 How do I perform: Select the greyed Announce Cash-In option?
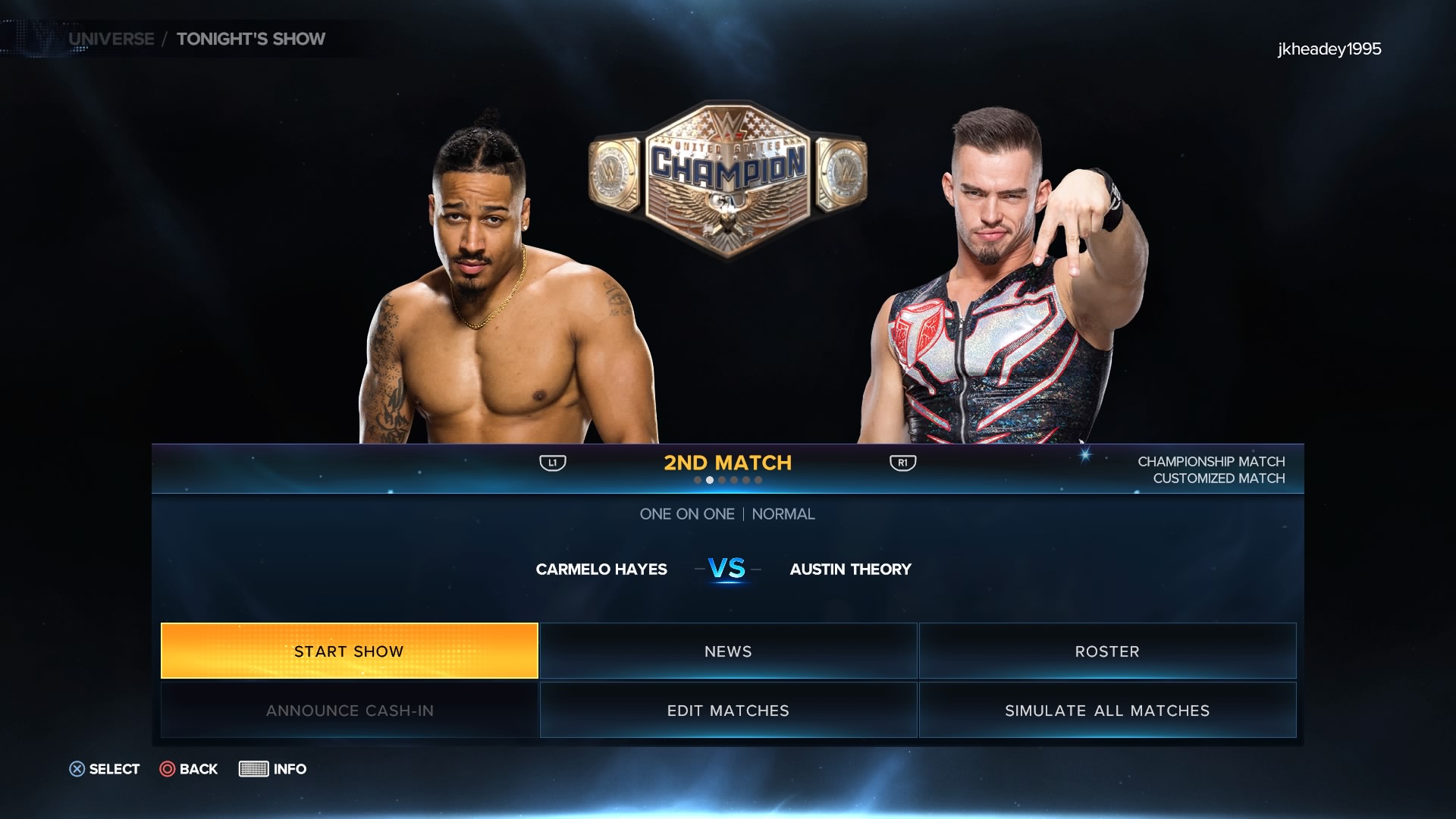(349, 710)
